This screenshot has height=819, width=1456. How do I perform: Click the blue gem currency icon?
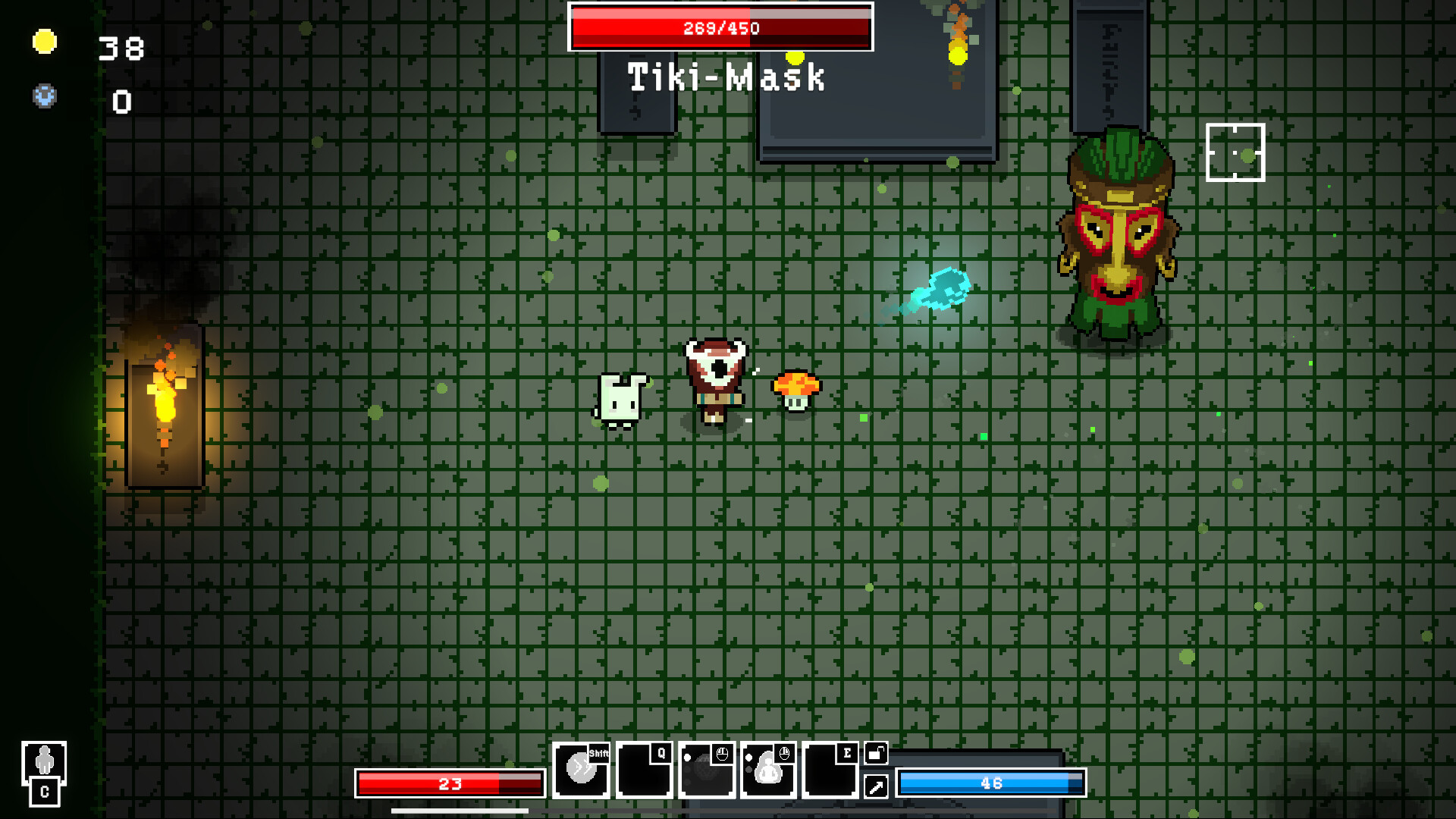click(43, 96)
